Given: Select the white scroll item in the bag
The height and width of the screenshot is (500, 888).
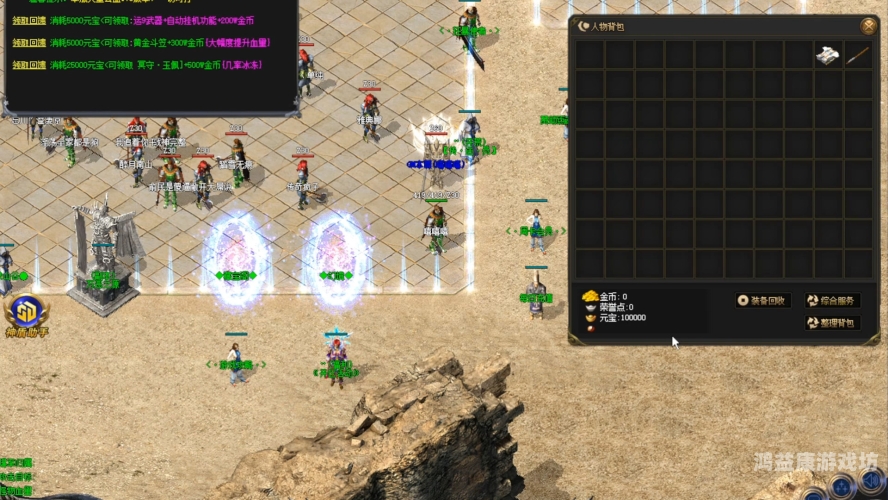Looking at the screenshot, I should (828, 55).
